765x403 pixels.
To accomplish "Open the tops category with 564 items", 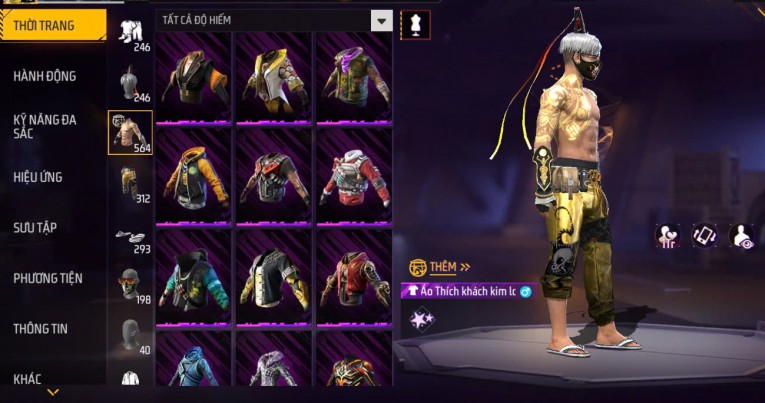I will coord(130,132).
